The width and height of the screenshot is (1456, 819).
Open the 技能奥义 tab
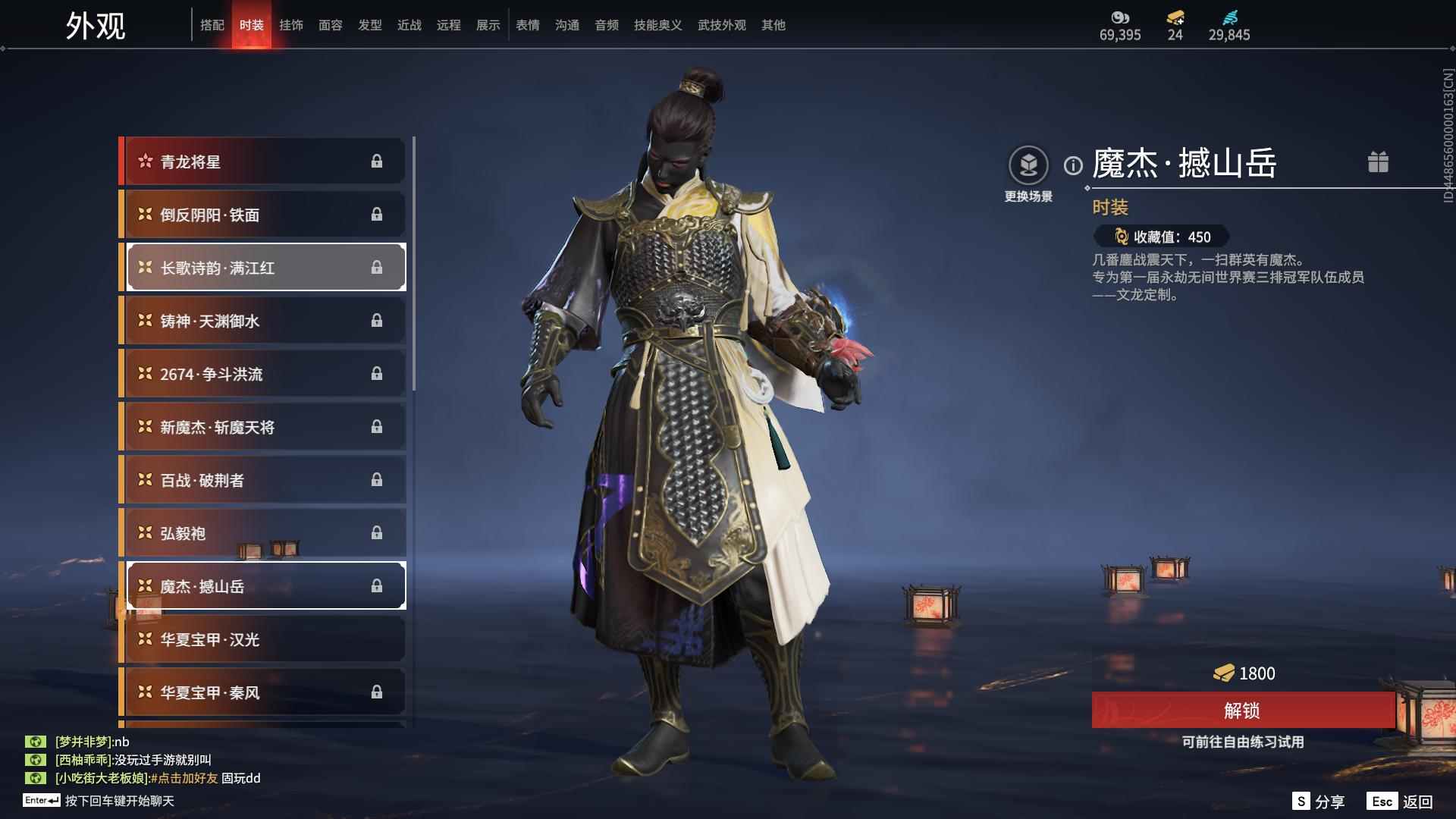(x=657, y=25)
